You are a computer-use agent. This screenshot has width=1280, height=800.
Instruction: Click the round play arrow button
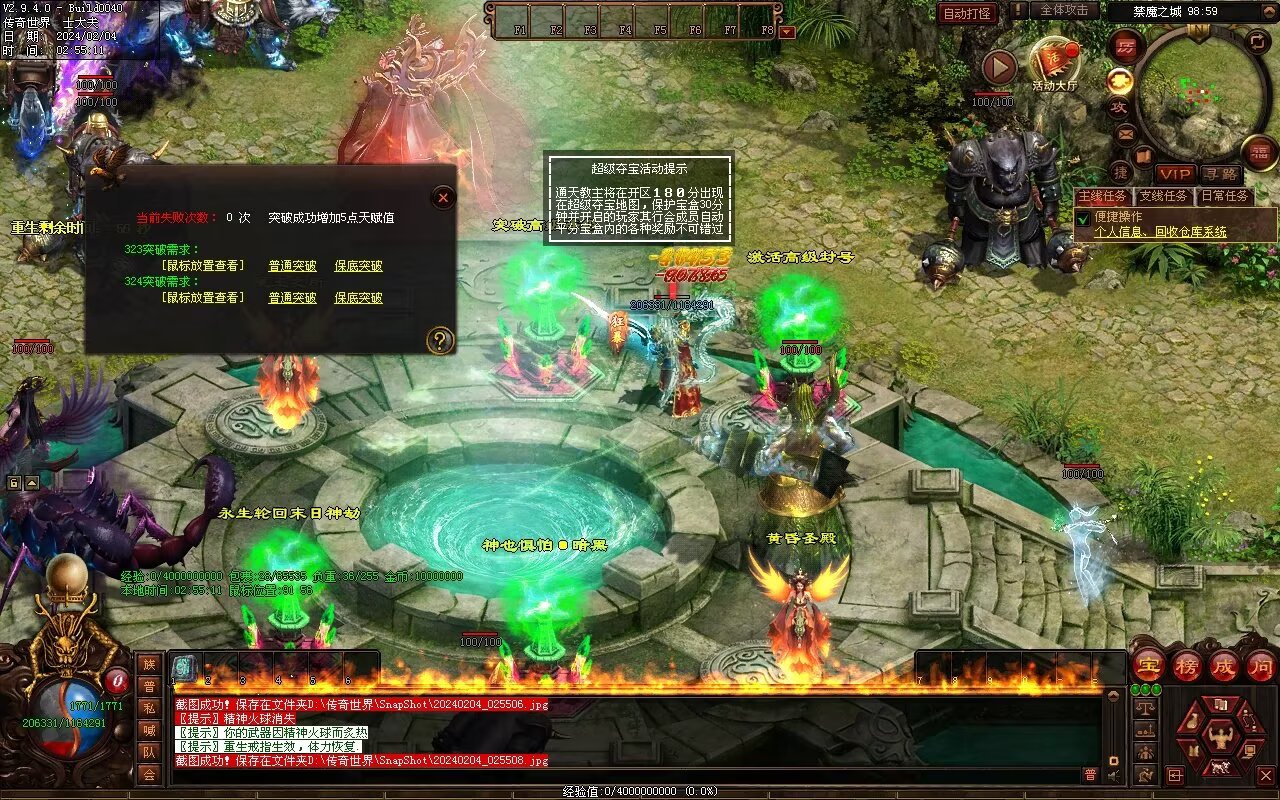pos(998,68)
